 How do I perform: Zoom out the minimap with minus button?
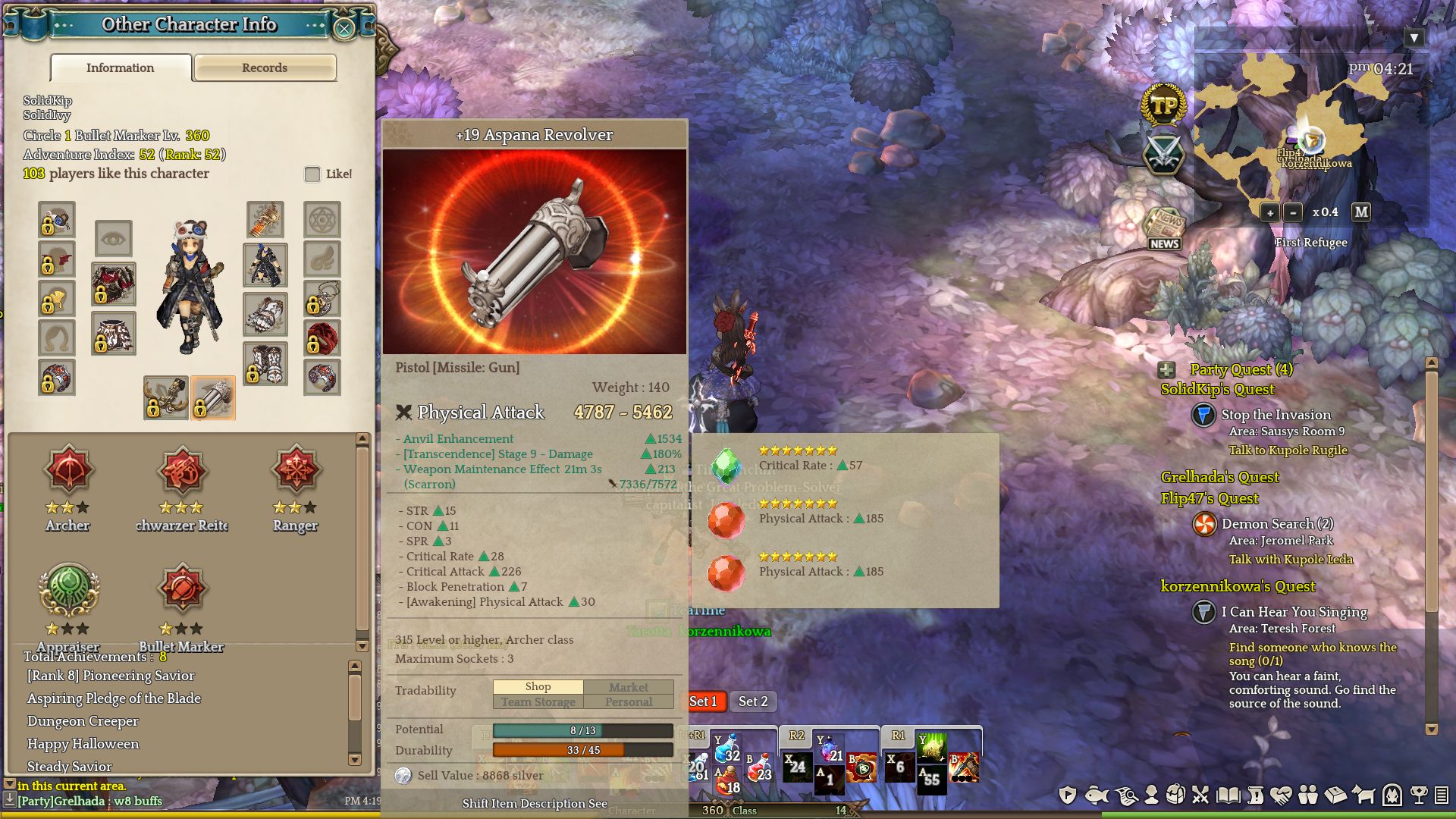coord(1293,212)
